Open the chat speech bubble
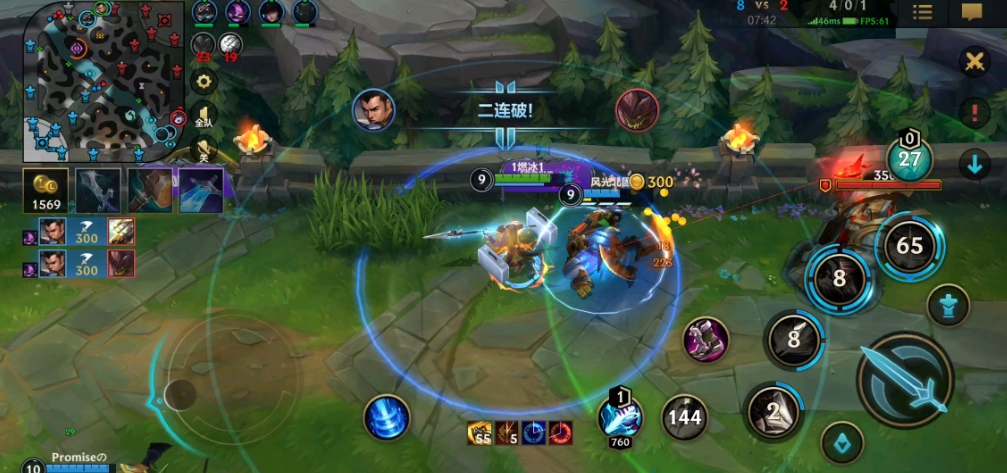Image resolution: width=1007 pixels, height=473 pixels. [971, 12]
